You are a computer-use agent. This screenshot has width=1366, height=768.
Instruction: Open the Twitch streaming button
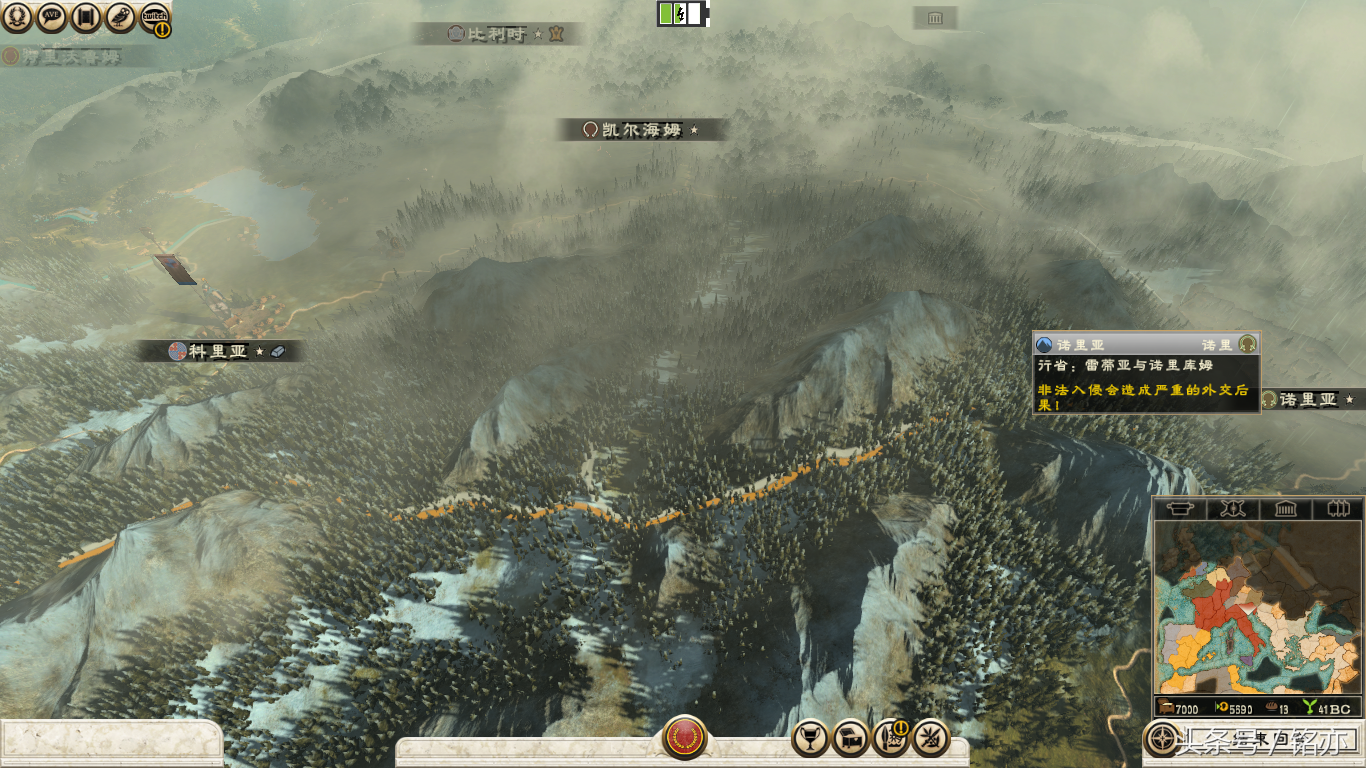tap(154, 16)
